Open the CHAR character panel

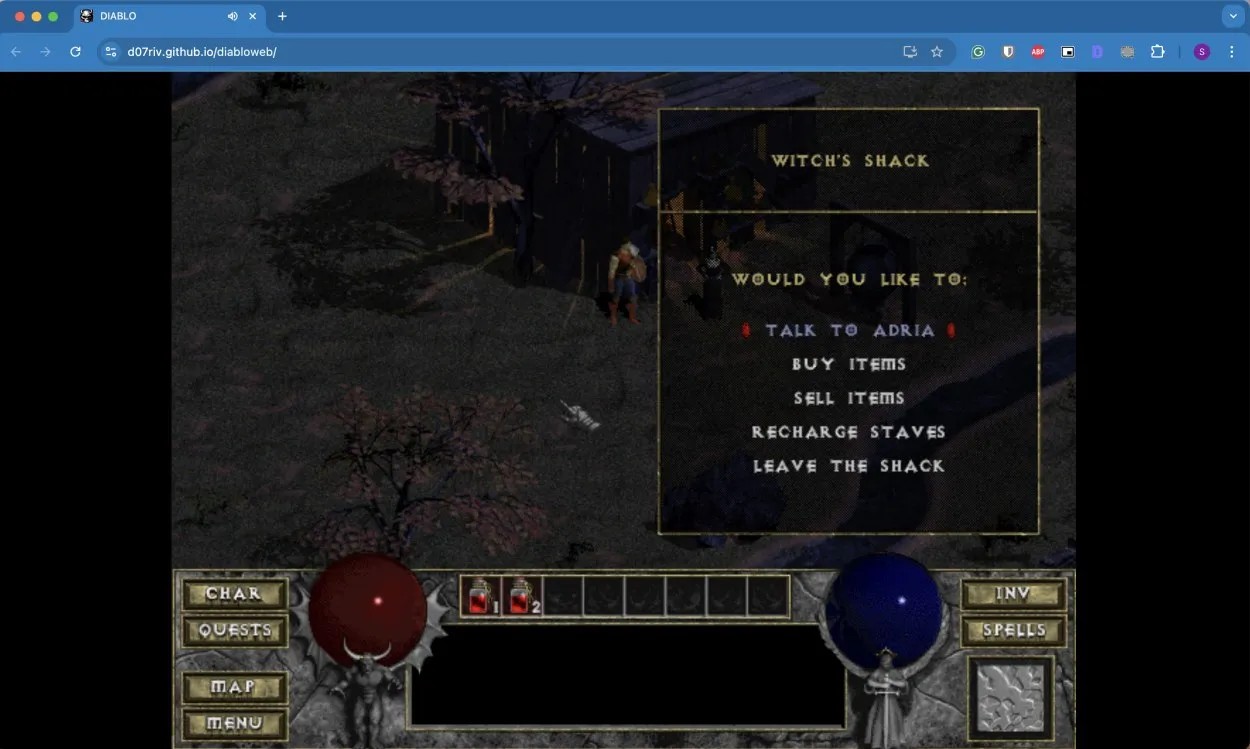(234, 594)
